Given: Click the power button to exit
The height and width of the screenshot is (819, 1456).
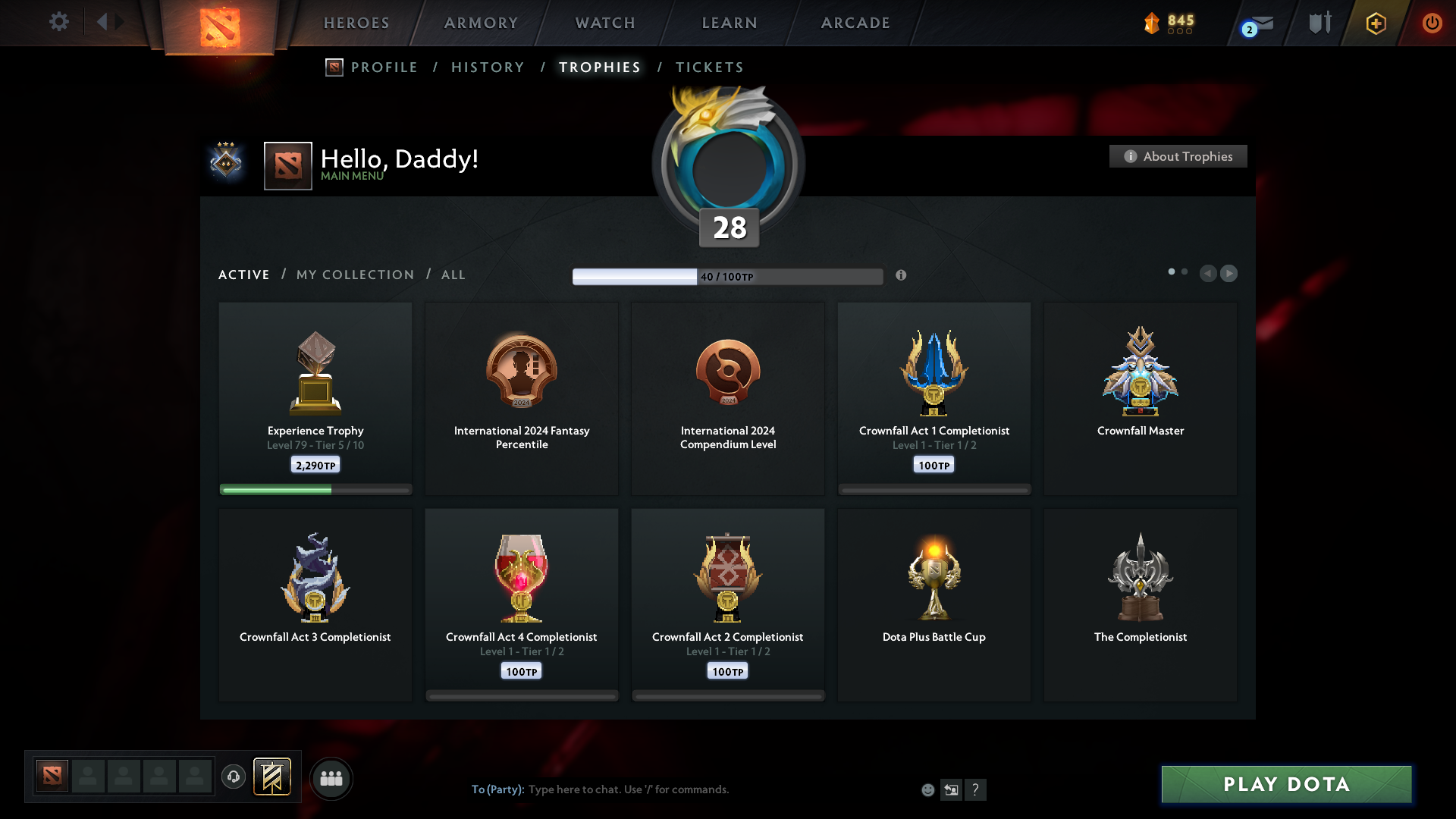Looking at the screenshot, I should point(1432,23).
